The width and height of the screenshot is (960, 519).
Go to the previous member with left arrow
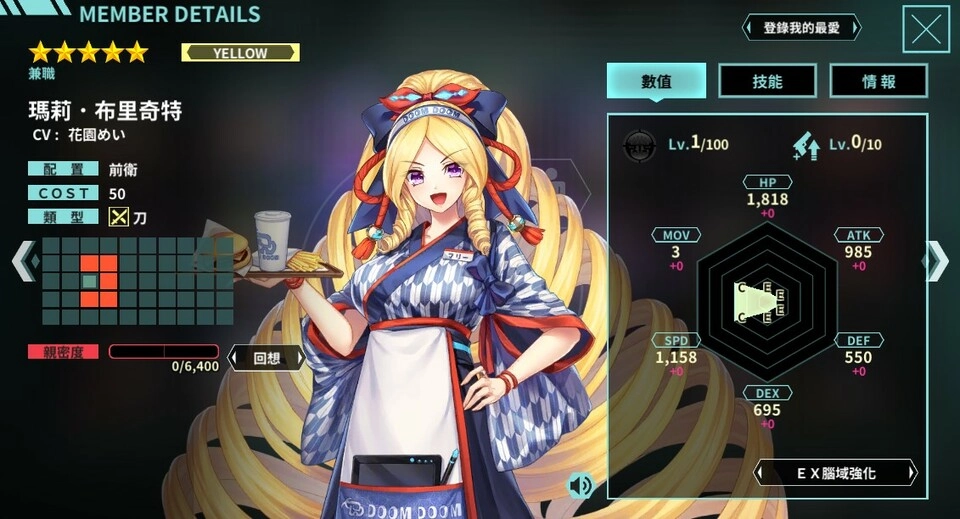click(22, 261)
